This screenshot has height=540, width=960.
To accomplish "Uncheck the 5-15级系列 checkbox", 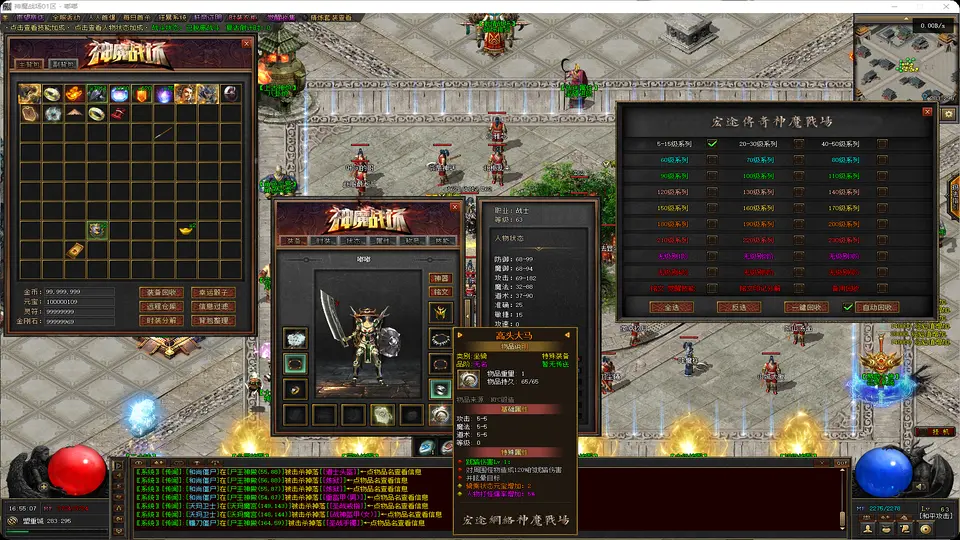I will click(x=712, y=144).
